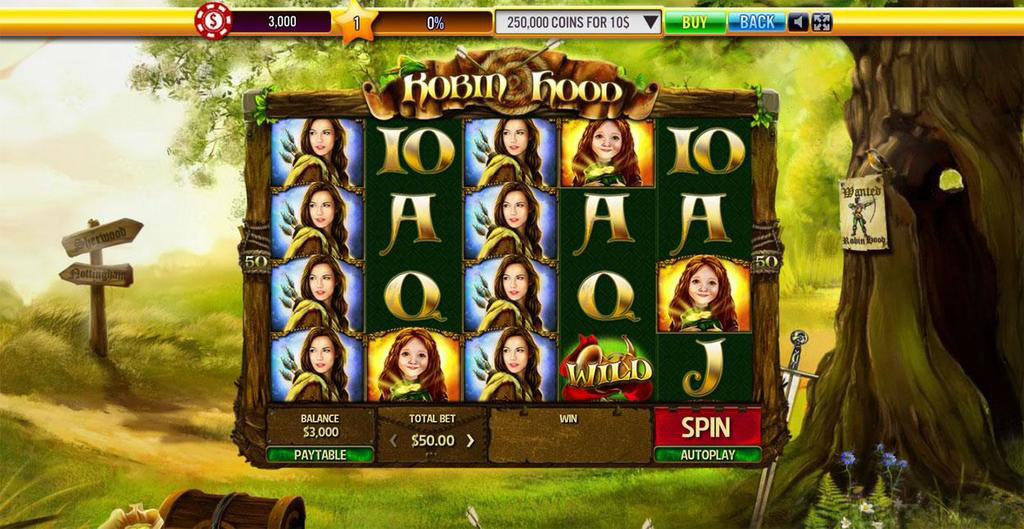Image resolution: width=1024 pixels, height=529 pixels.
Task: Go back using the blue BACK button
Action: pyautogui.click(x=756, y=22)
